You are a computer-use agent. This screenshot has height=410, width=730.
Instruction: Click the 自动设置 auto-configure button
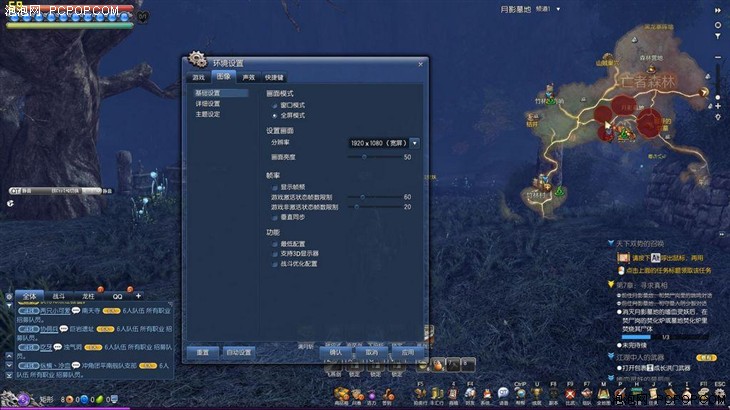coord(239,352)
